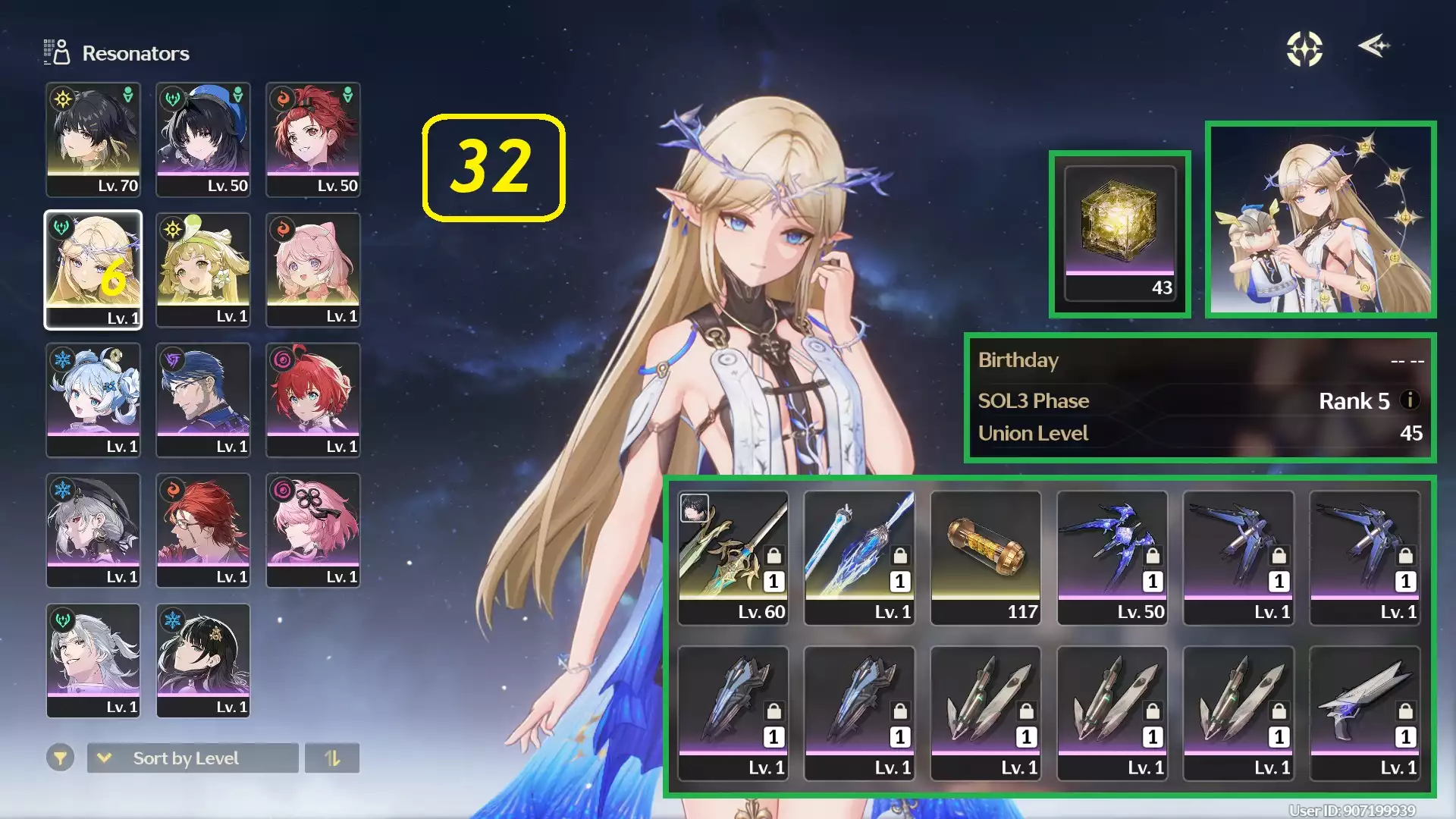This screenshot has width=1456, height=819.
Task: Toggle the sort order arrows button
Action: pos(332,758)
